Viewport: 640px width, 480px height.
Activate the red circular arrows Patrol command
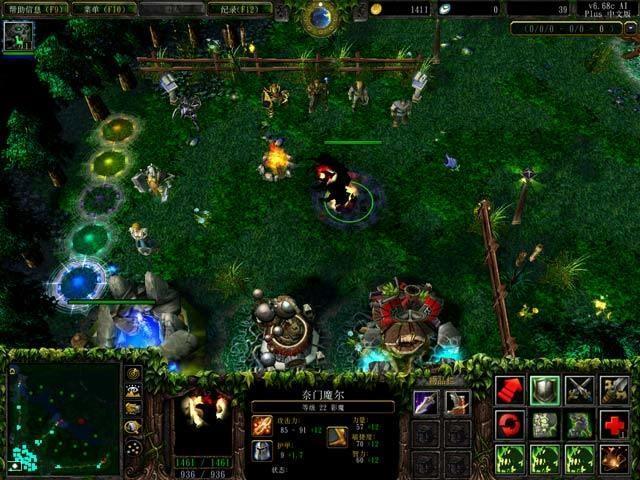click(510, 424)
